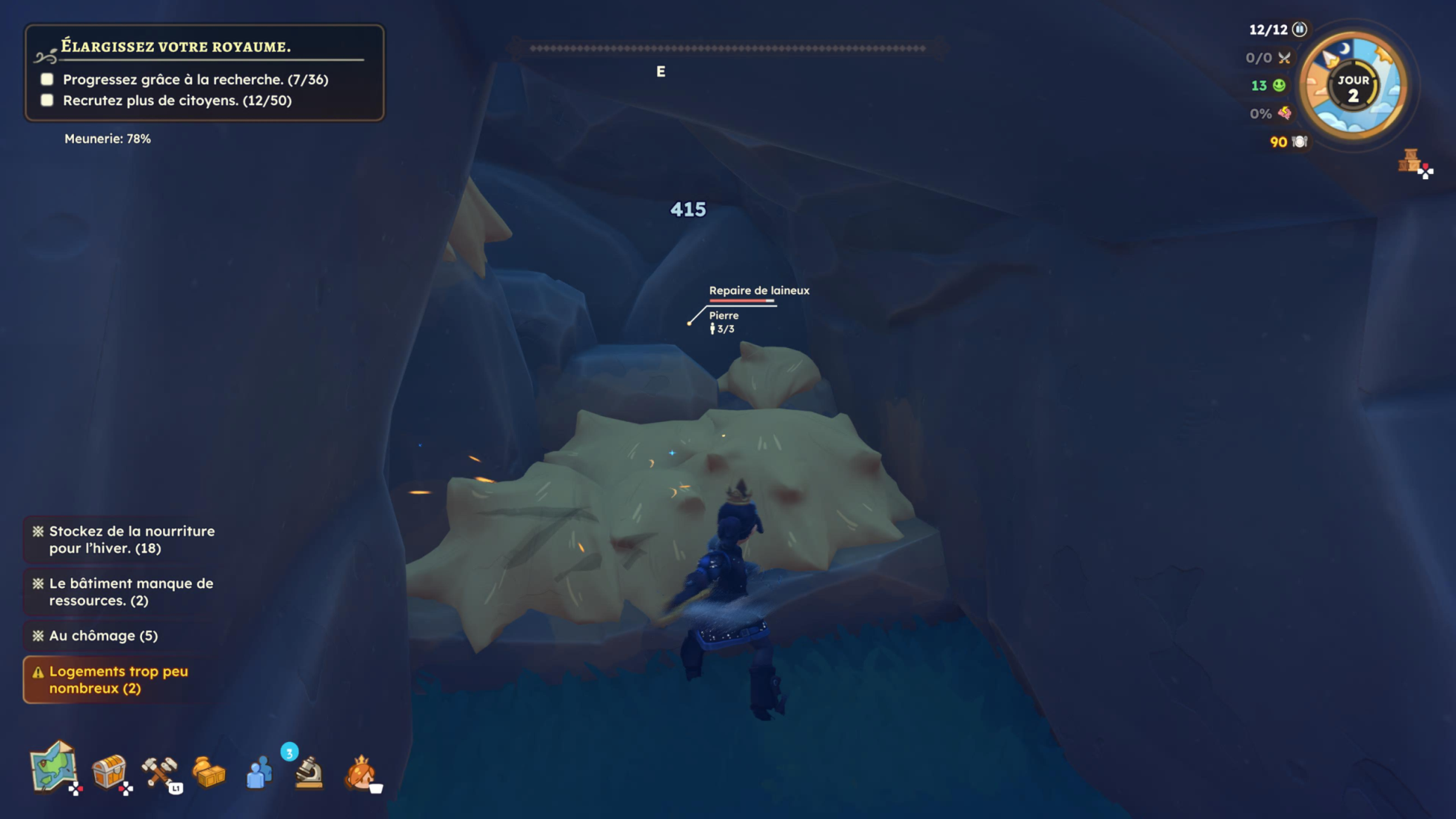
Task: Select the 'Progressez grâce à la recherche' objective
Action: (195, 79)
